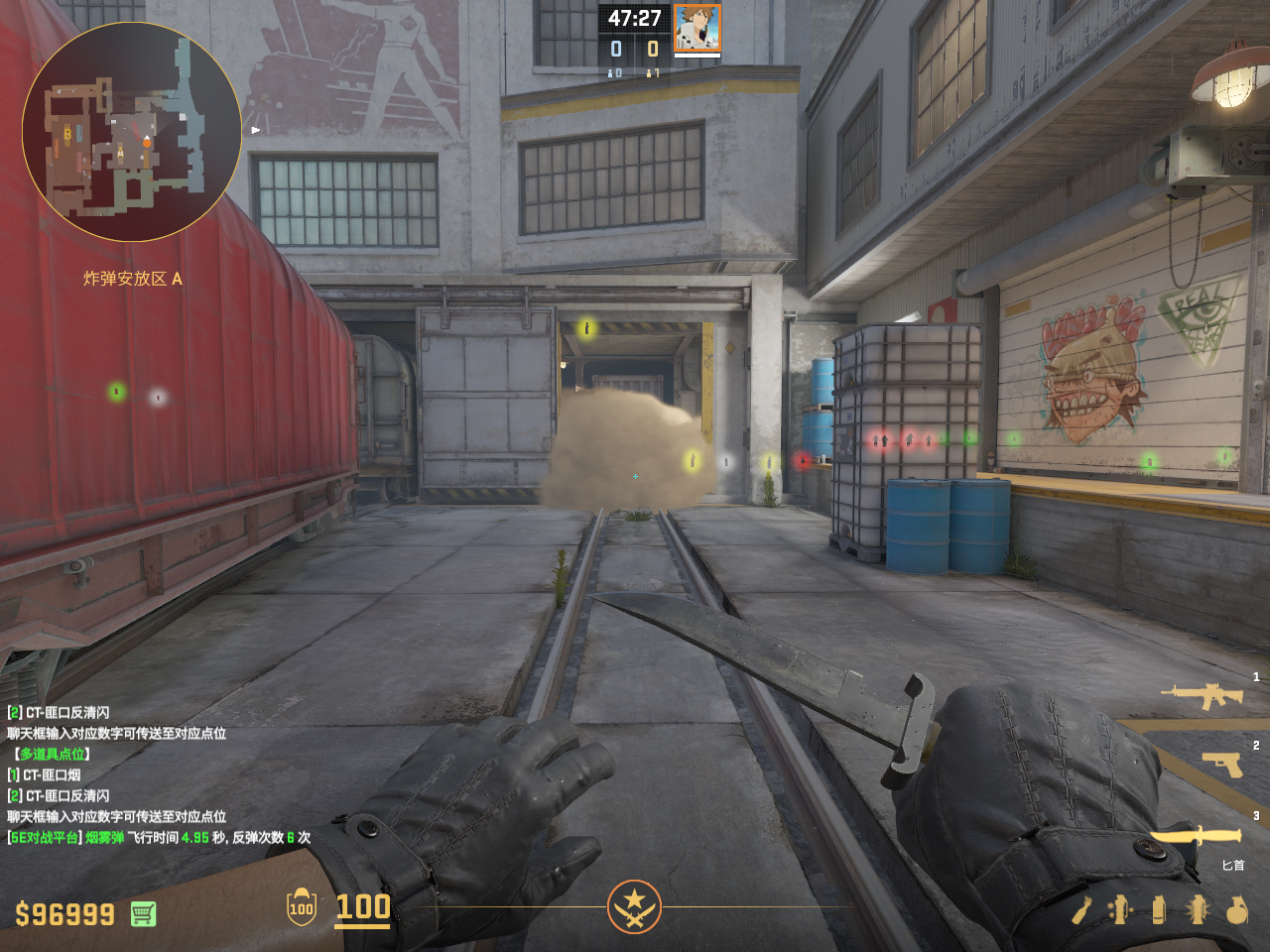
Task: Select the smoke grenade icon
Action: (x=1158, y=909)
